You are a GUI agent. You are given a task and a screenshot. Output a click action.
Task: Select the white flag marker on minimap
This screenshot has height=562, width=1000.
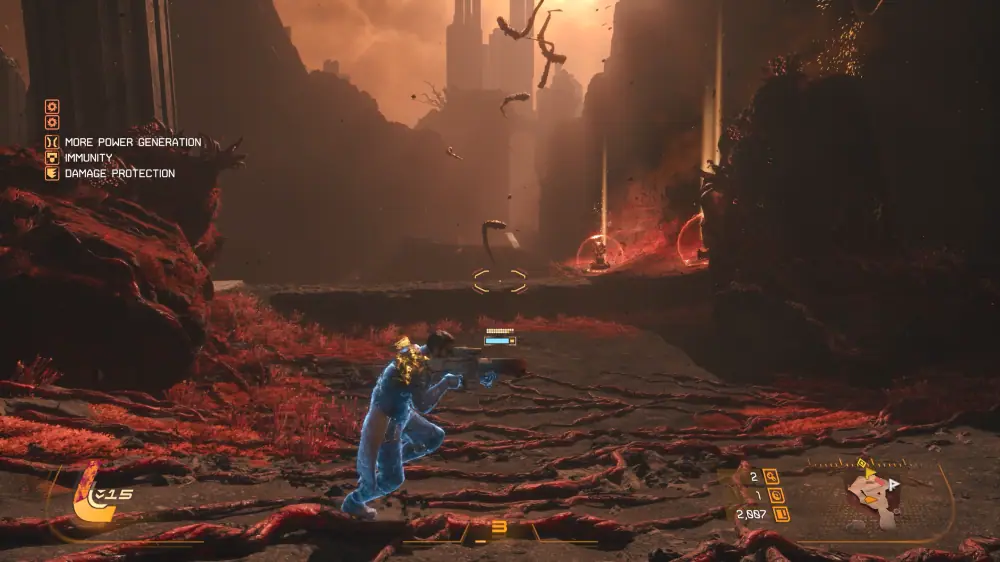(894, 483)
